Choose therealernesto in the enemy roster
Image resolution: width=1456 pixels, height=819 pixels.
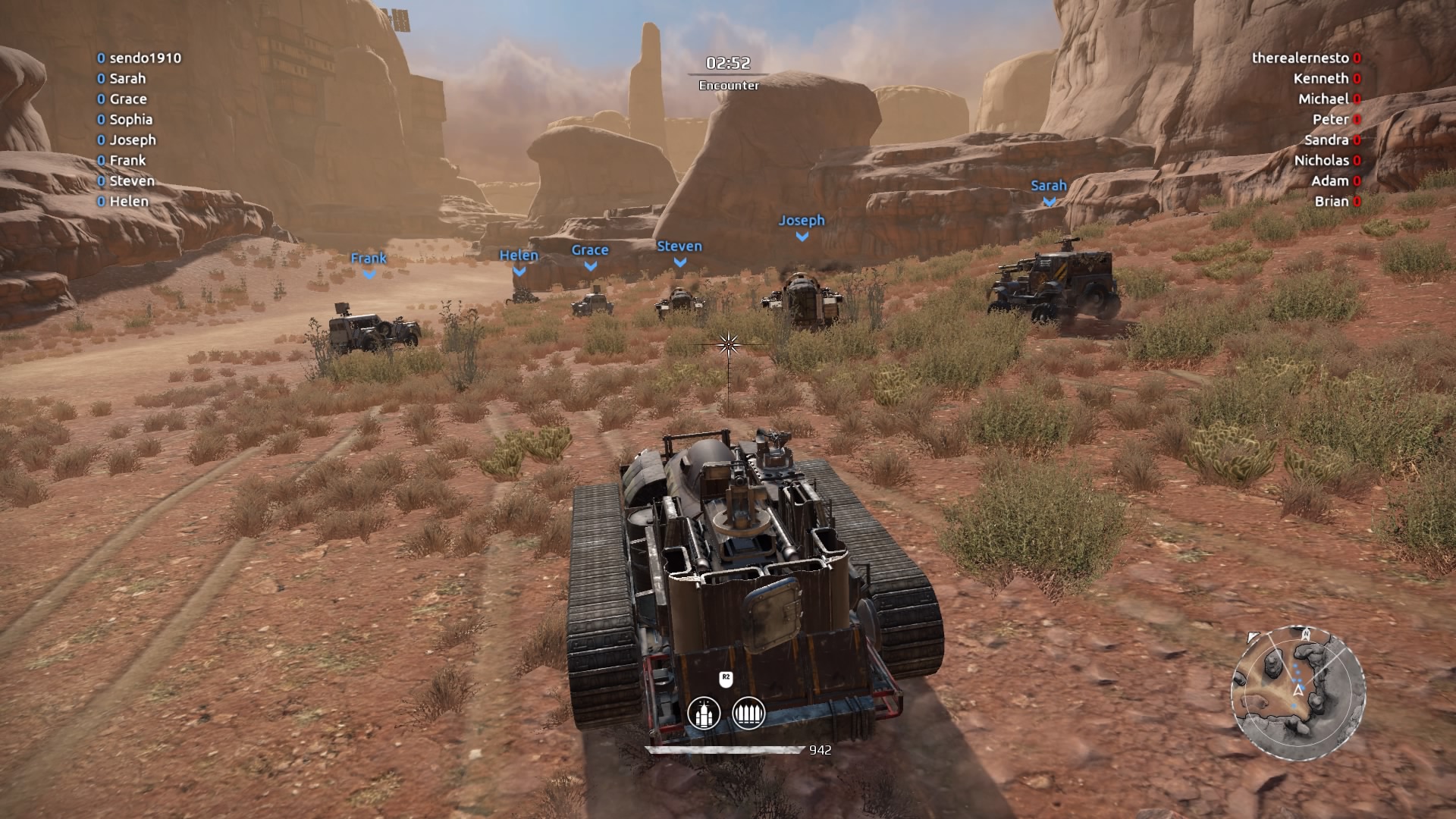click(x=1300, y=58)
